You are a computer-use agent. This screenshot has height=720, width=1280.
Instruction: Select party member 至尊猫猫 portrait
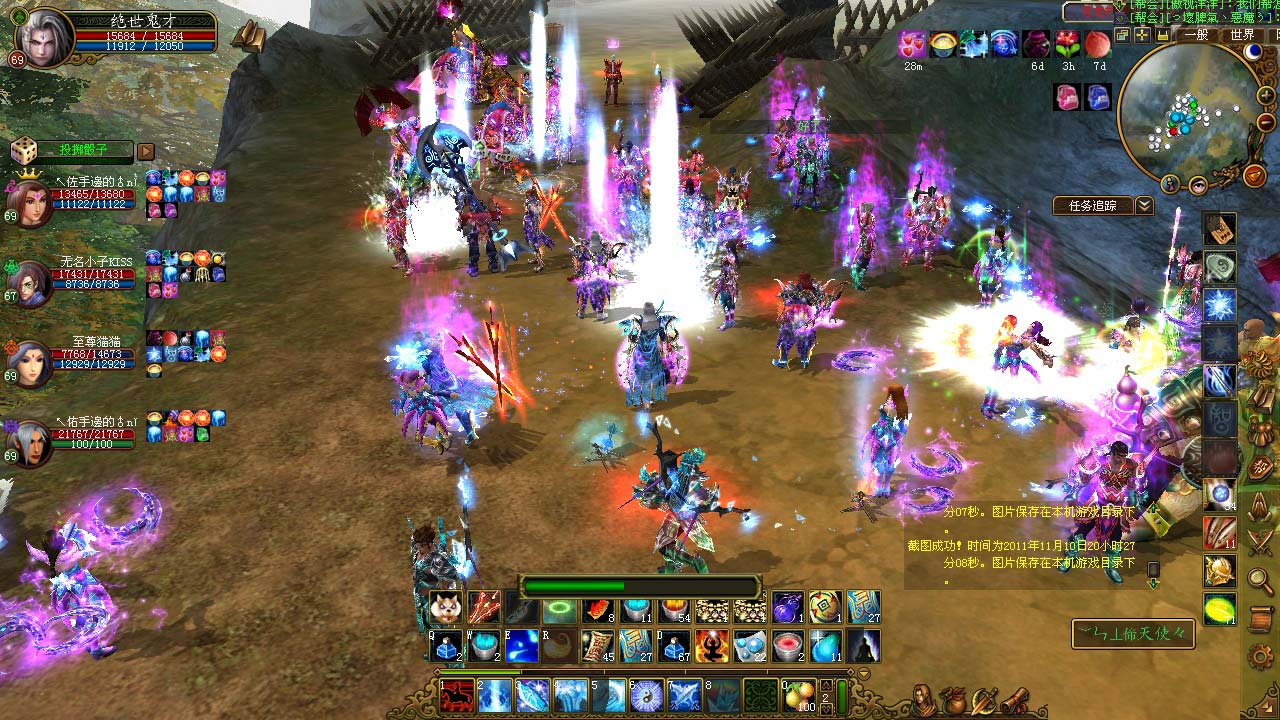click(31, 364)
